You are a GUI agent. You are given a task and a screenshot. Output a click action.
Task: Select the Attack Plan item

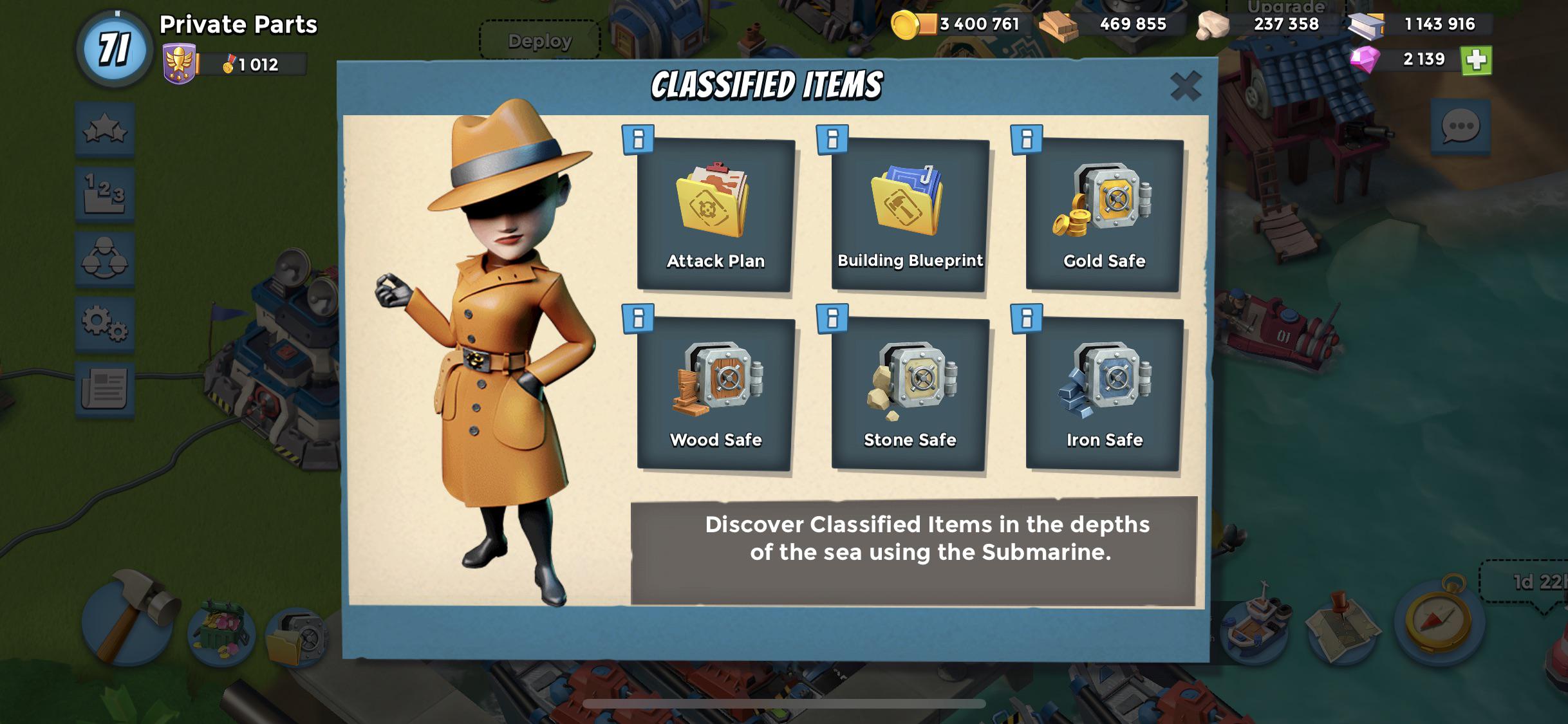point(715,216)
